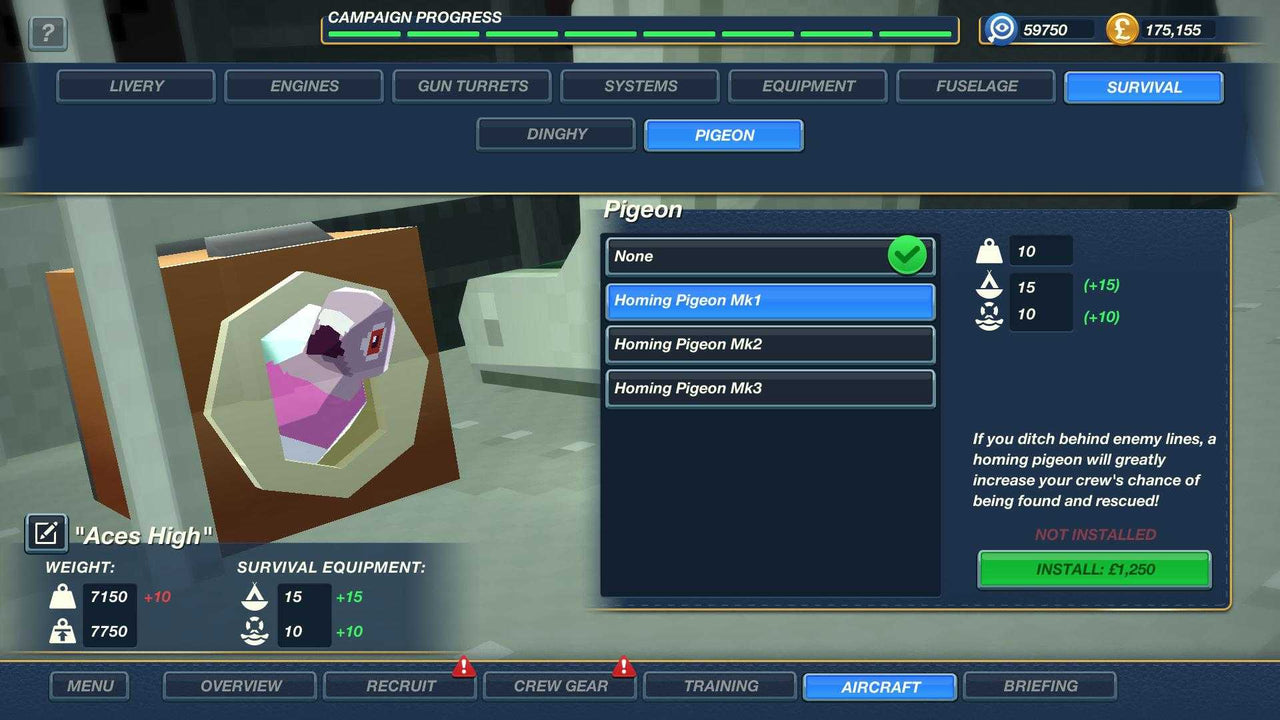This screenshot has width=1280, height=720.
Task: Click the help question mark icon
Action: 47,35
